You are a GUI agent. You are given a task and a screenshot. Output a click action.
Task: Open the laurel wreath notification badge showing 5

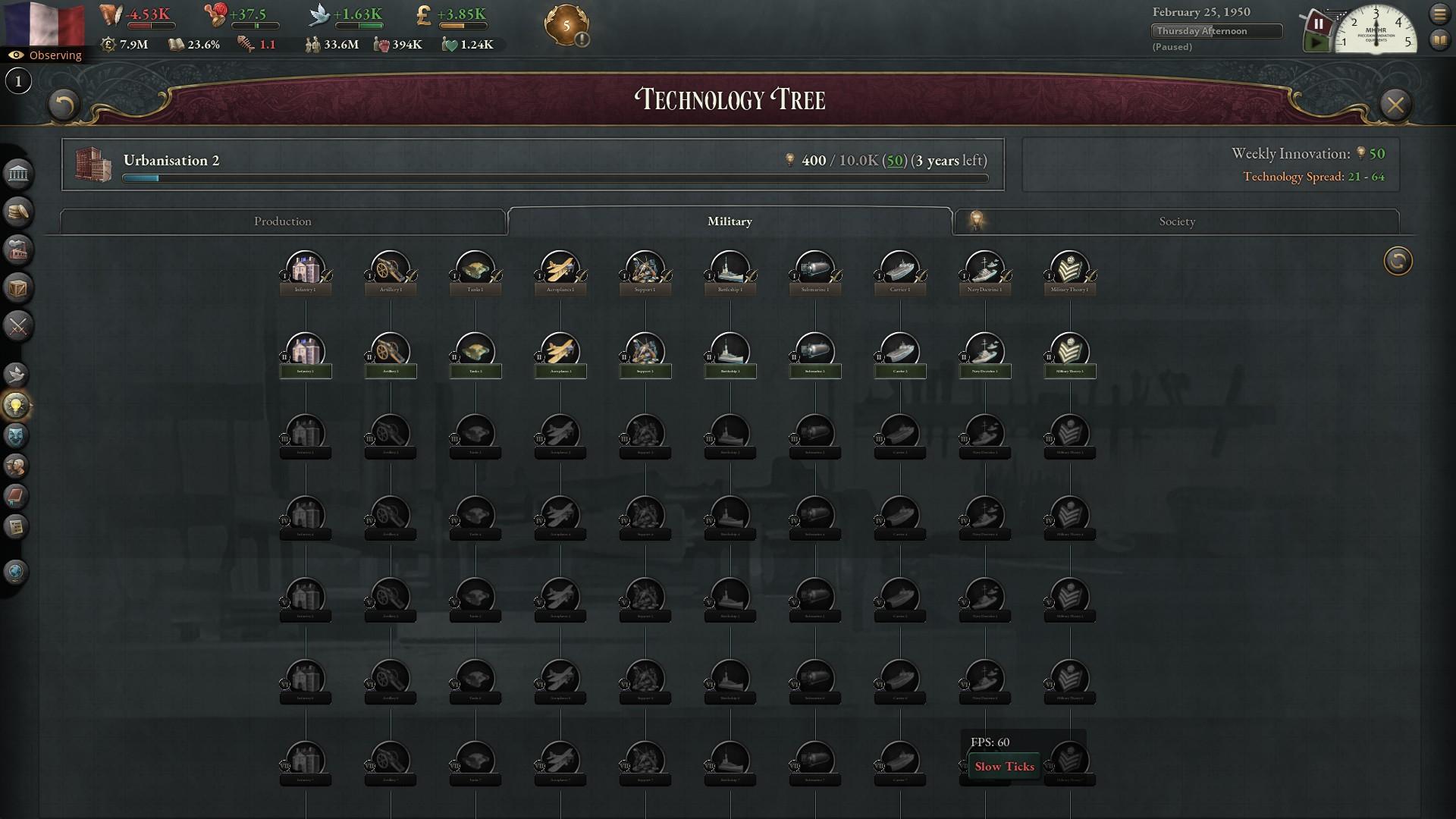pos(566,26)
